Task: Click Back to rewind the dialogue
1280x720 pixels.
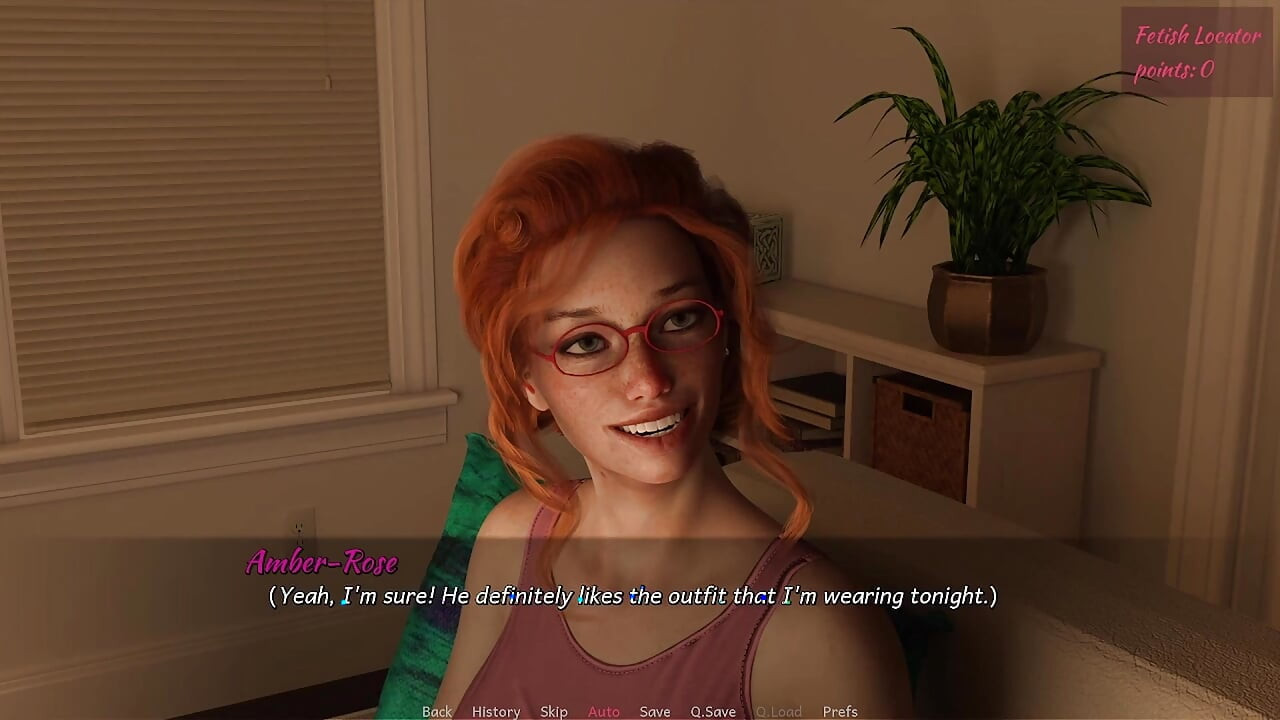Action: (x=437, y=711)
